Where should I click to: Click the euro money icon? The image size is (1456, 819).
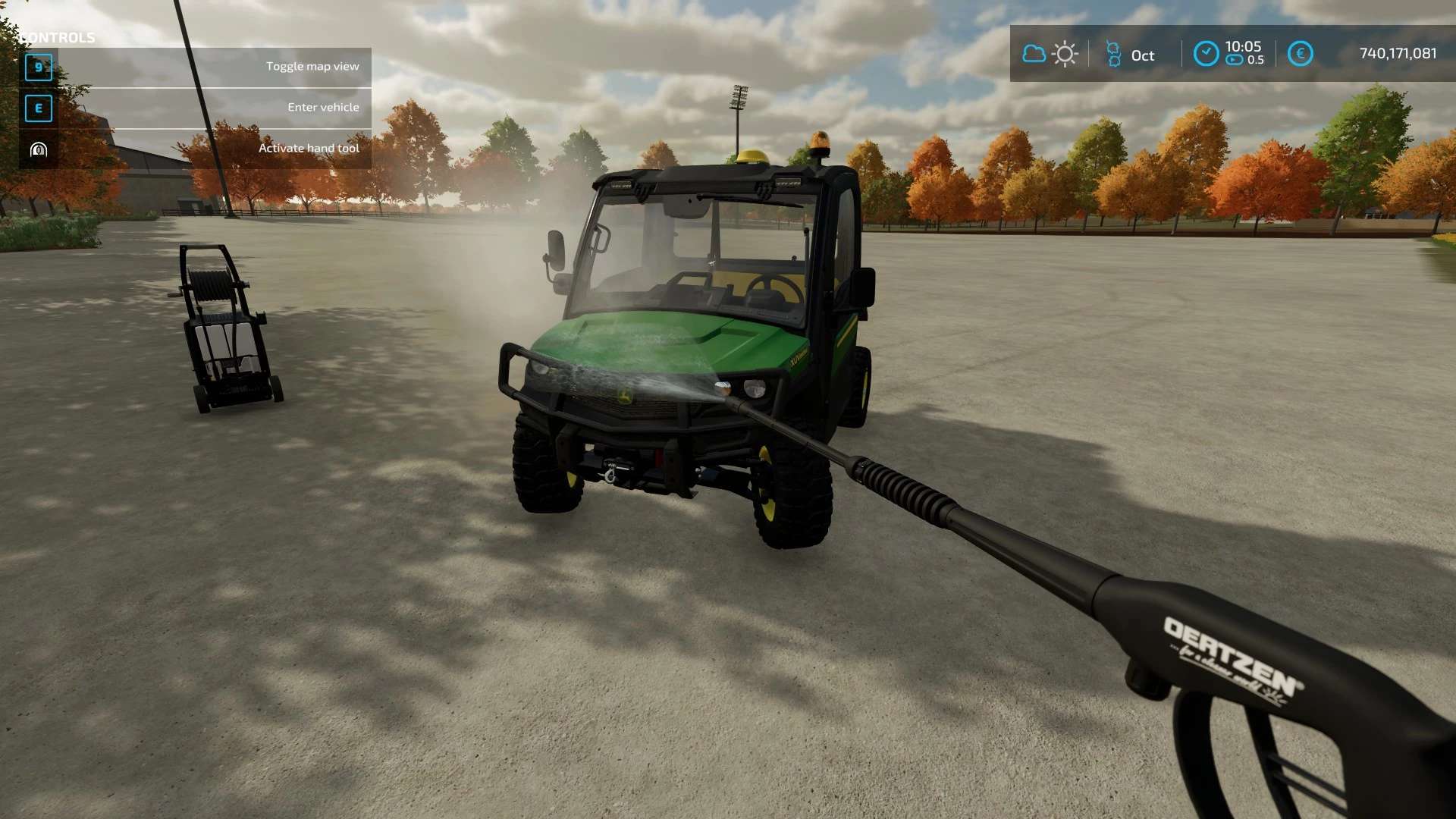tap(1300, 54)
